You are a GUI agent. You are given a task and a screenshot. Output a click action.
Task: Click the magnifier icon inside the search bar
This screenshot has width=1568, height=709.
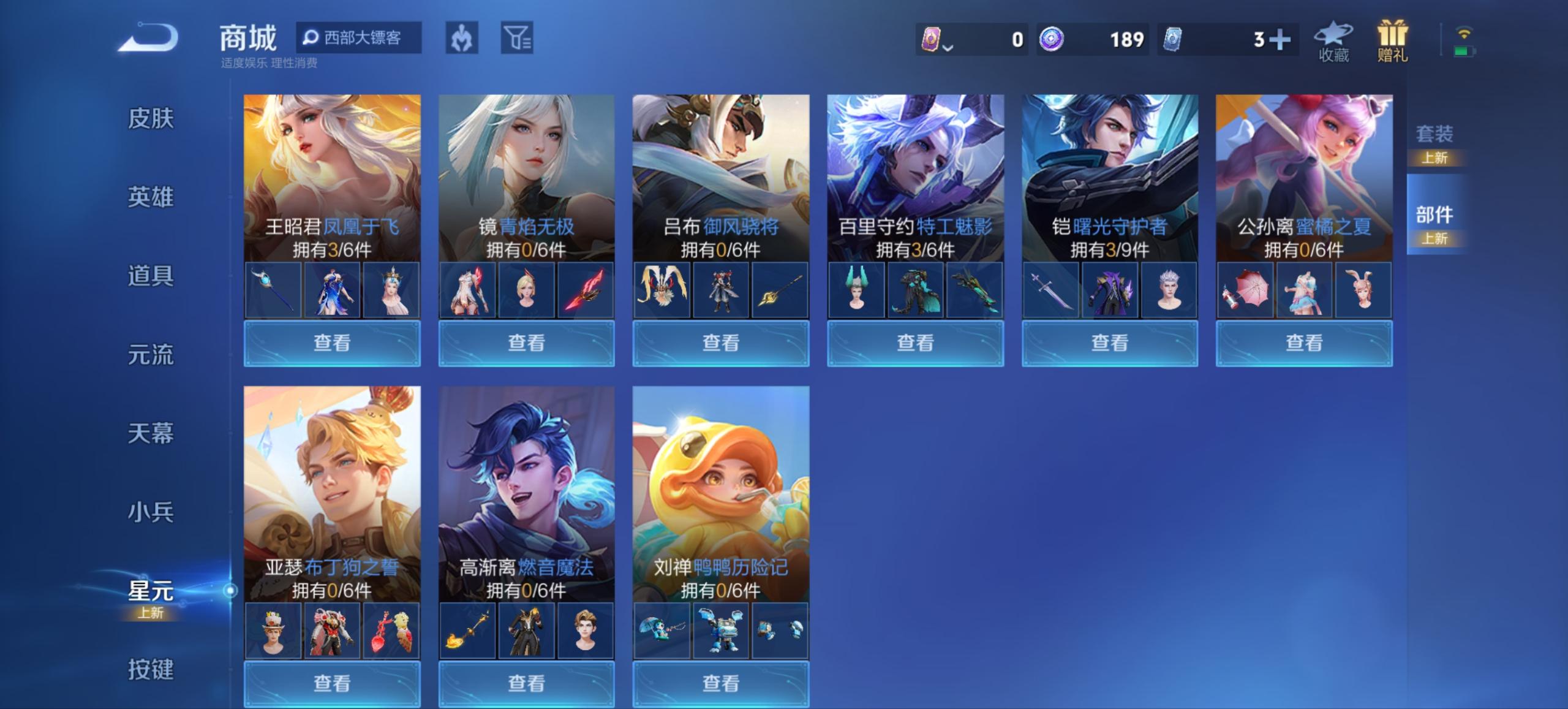click(311, 37)
